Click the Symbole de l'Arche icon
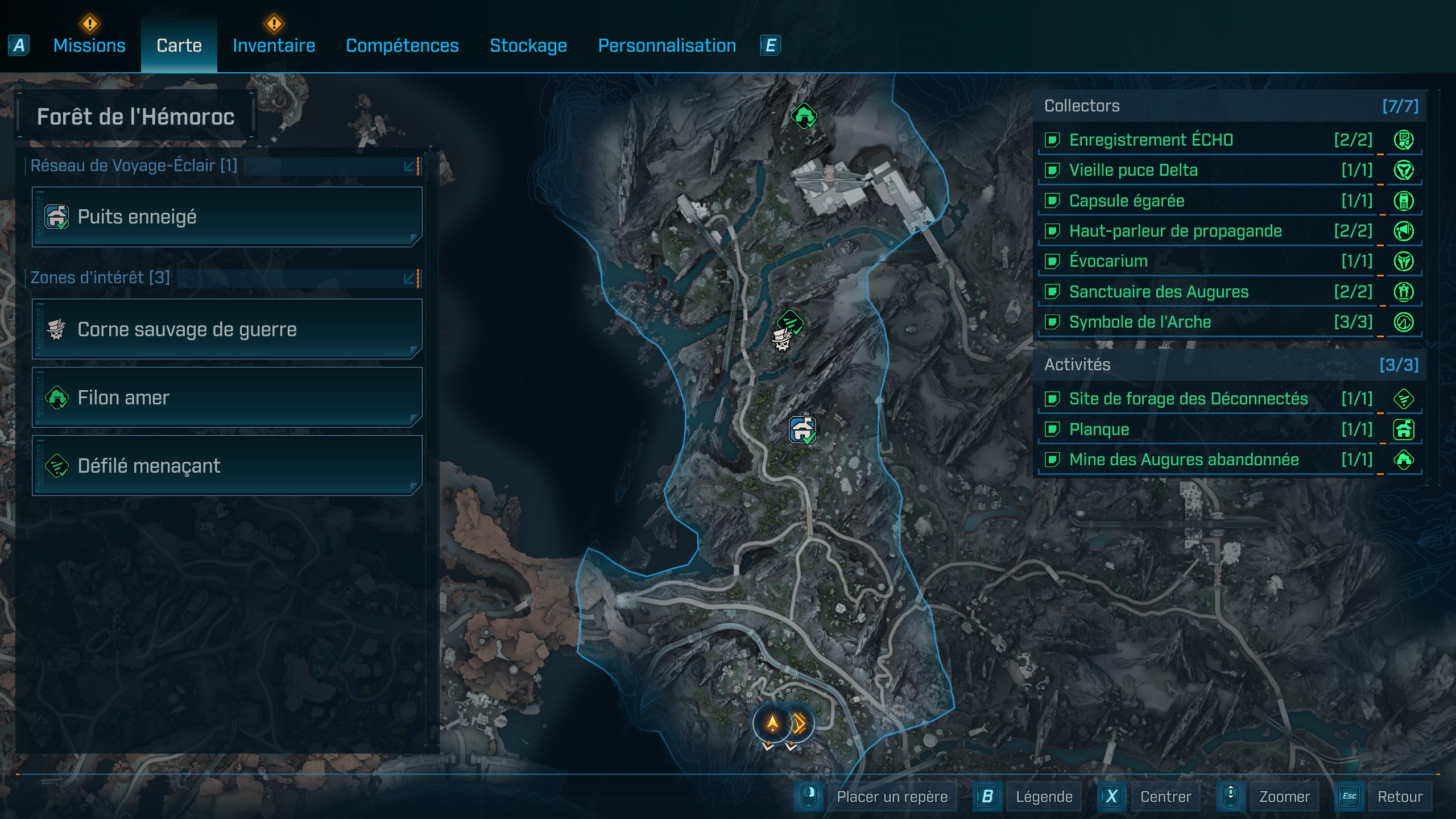The image size is (1456, 819). tap(1403, 322)
